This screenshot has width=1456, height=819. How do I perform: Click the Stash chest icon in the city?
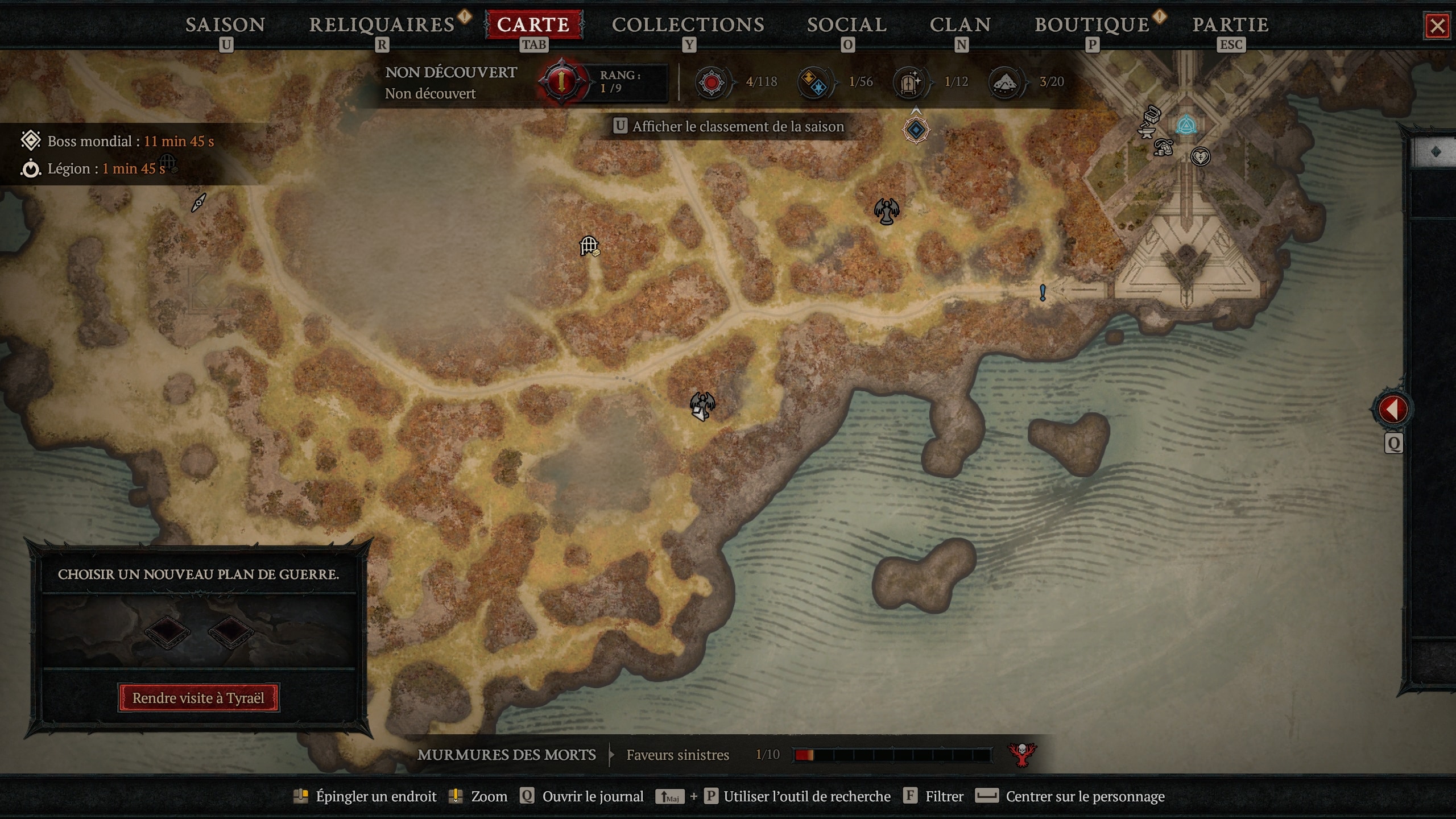[x=1151, y=114]
